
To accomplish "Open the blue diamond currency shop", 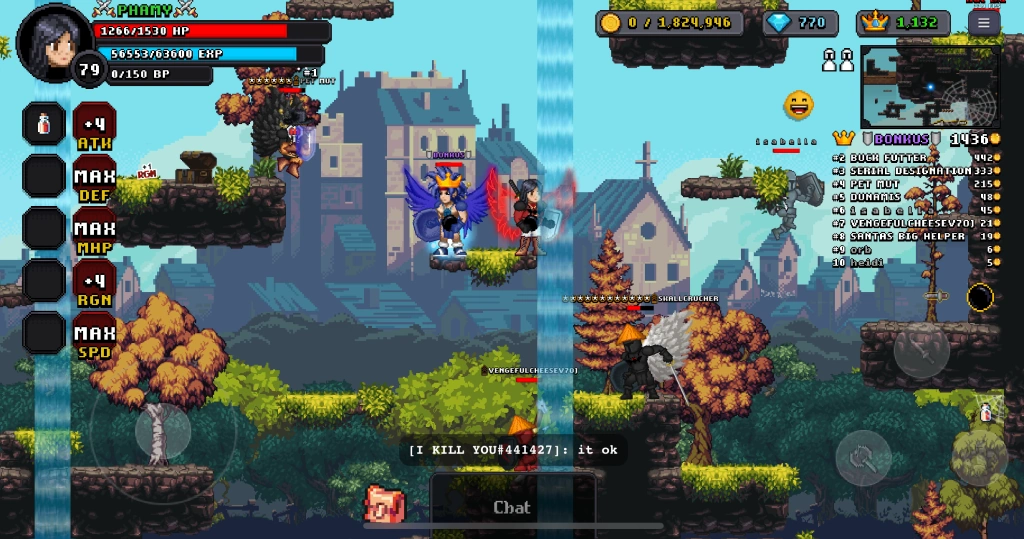I will pos(800,23).
